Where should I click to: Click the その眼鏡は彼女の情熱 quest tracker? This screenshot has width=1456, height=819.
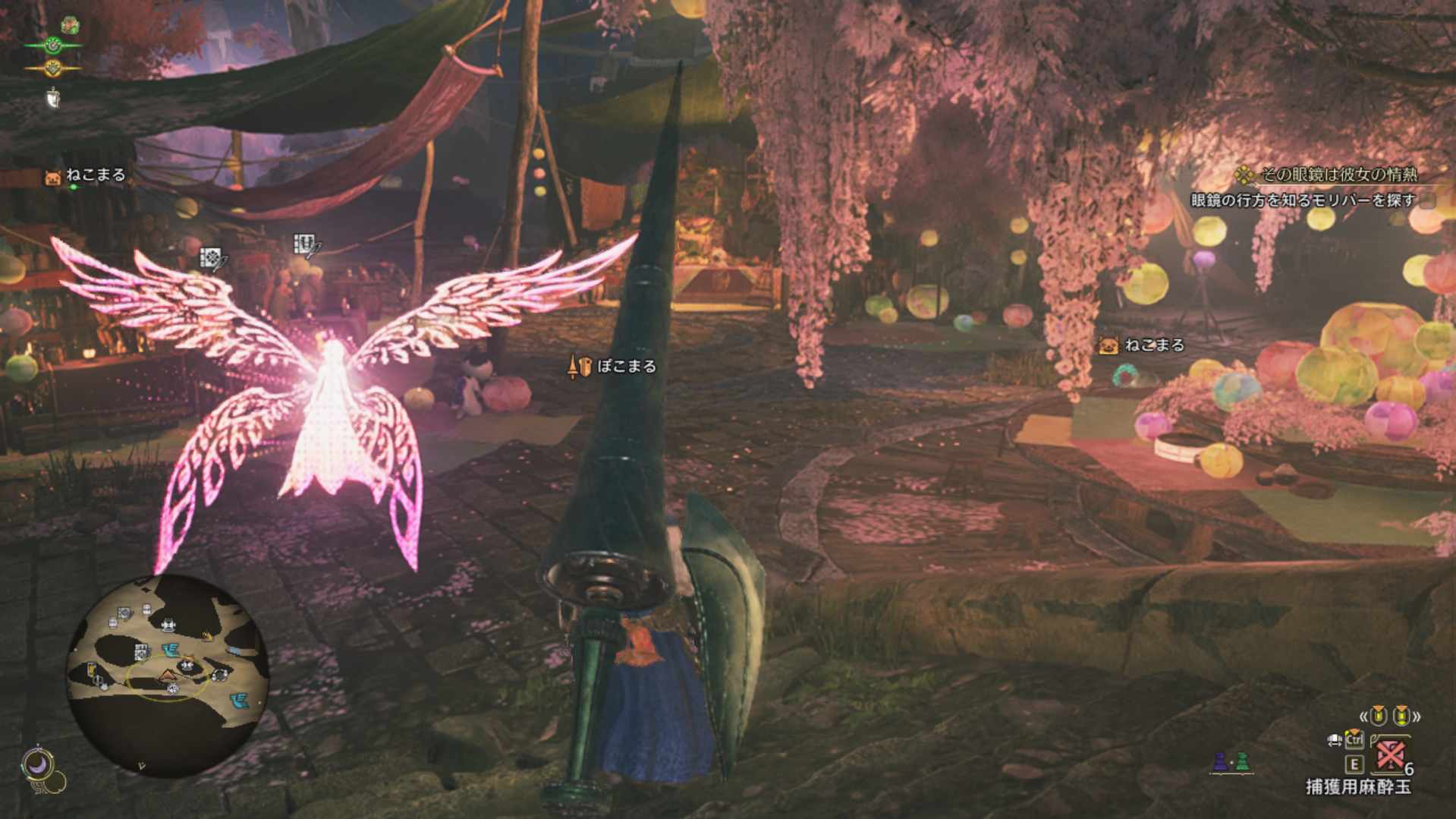1338,175
